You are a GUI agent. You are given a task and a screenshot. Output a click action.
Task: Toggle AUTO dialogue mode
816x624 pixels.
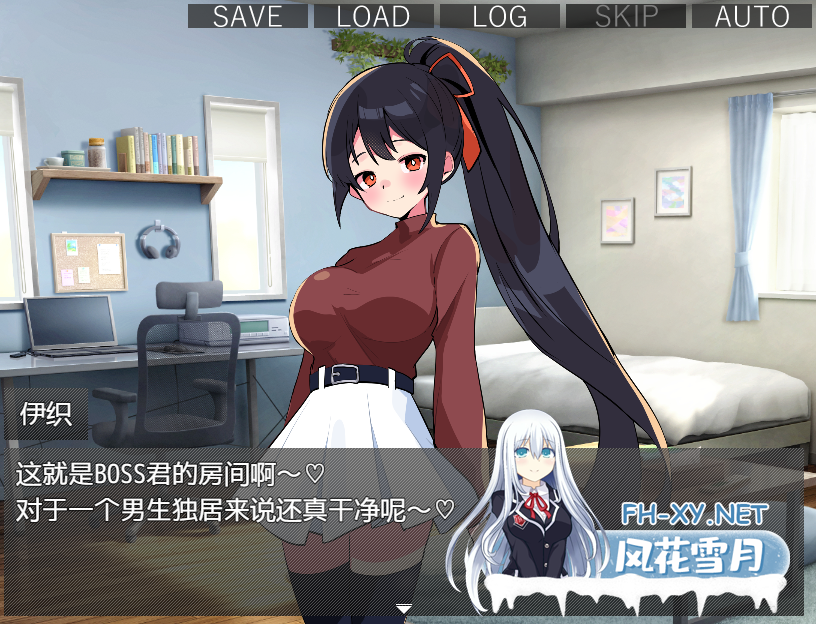click(x=752, y=16)
